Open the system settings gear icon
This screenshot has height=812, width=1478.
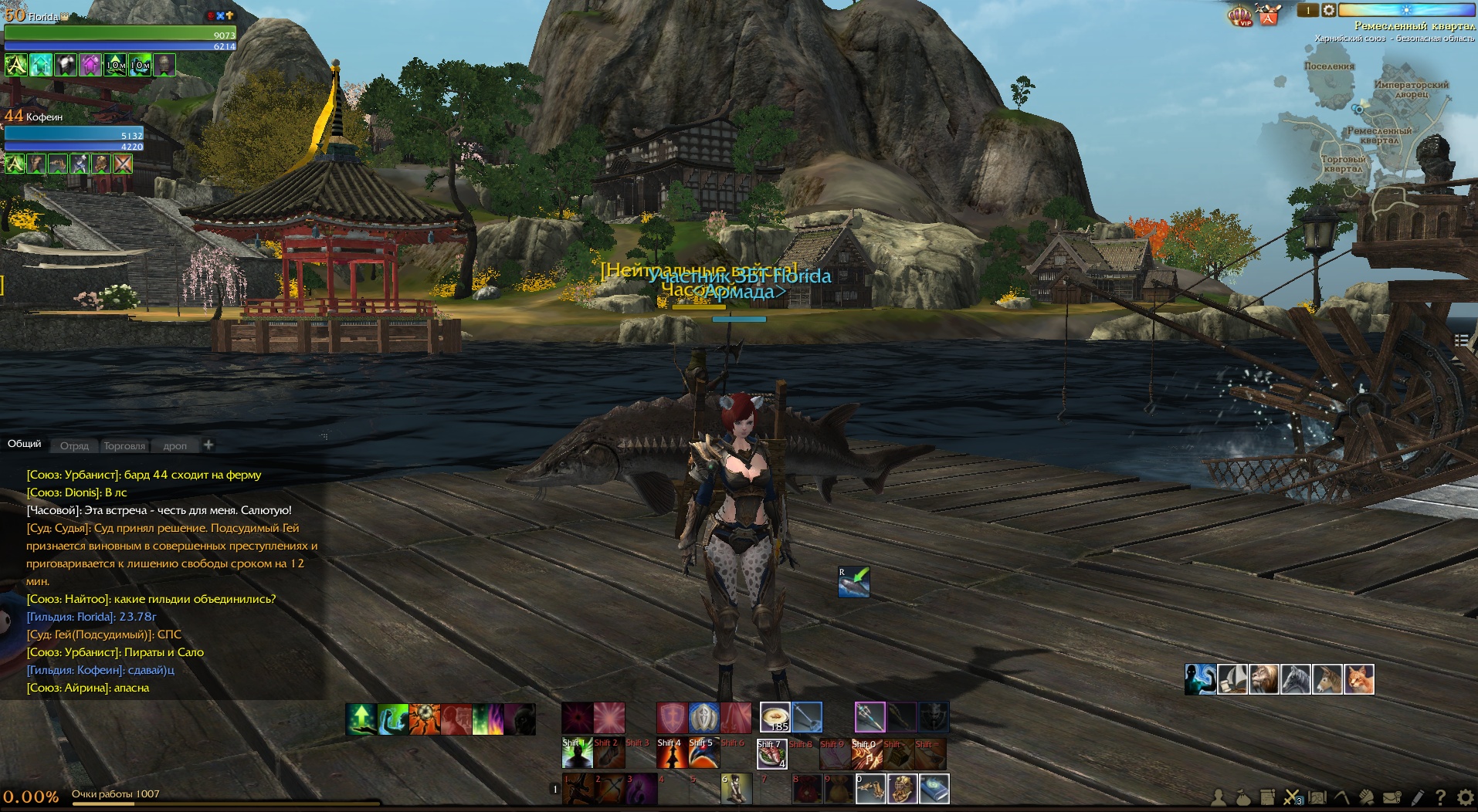(x=1465, y=797)
